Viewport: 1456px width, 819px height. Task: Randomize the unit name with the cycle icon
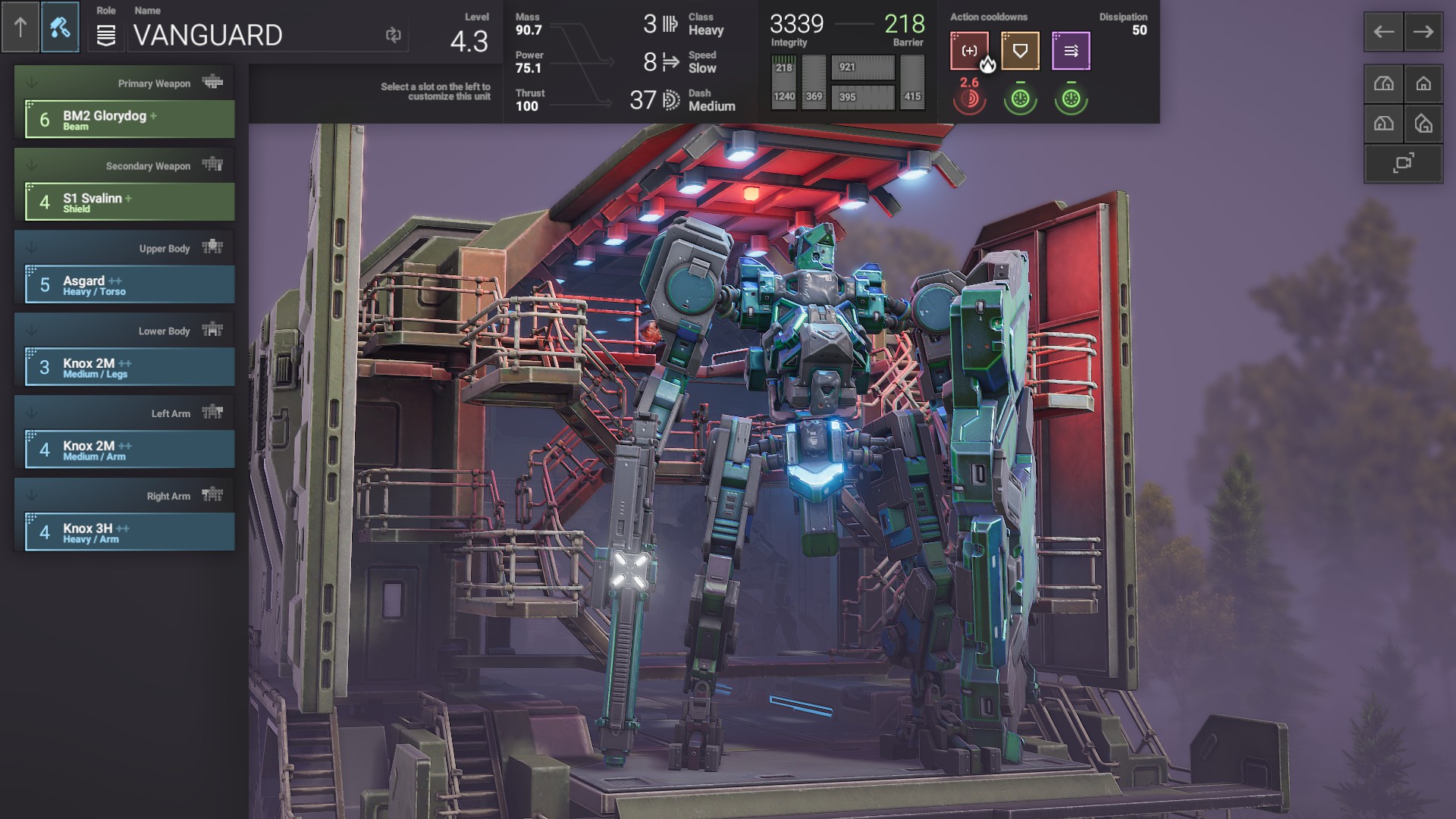[393, 35]
